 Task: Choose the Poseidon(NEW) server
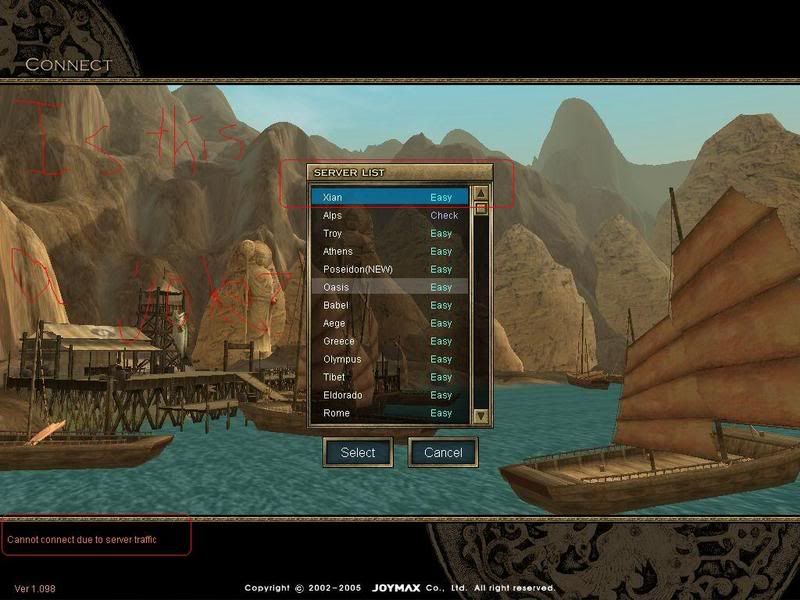point(388,269)
